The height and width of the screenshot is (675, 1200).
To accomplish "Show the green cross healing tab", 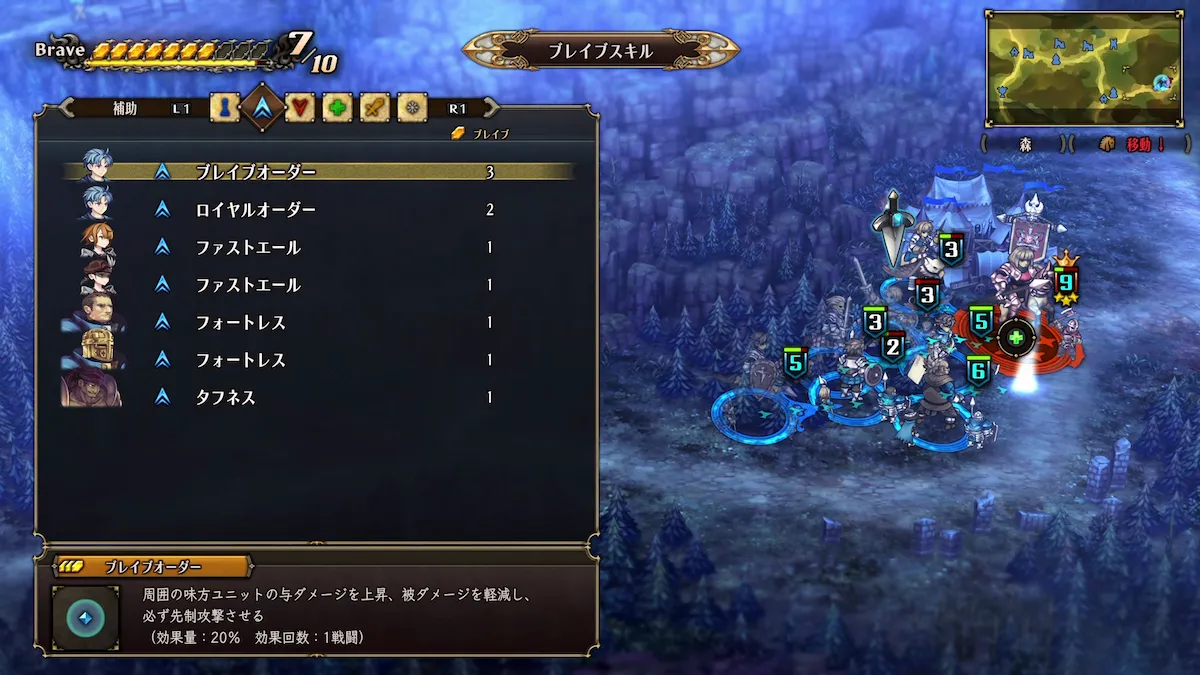I will pyautogui.click(x=337, y=107).
